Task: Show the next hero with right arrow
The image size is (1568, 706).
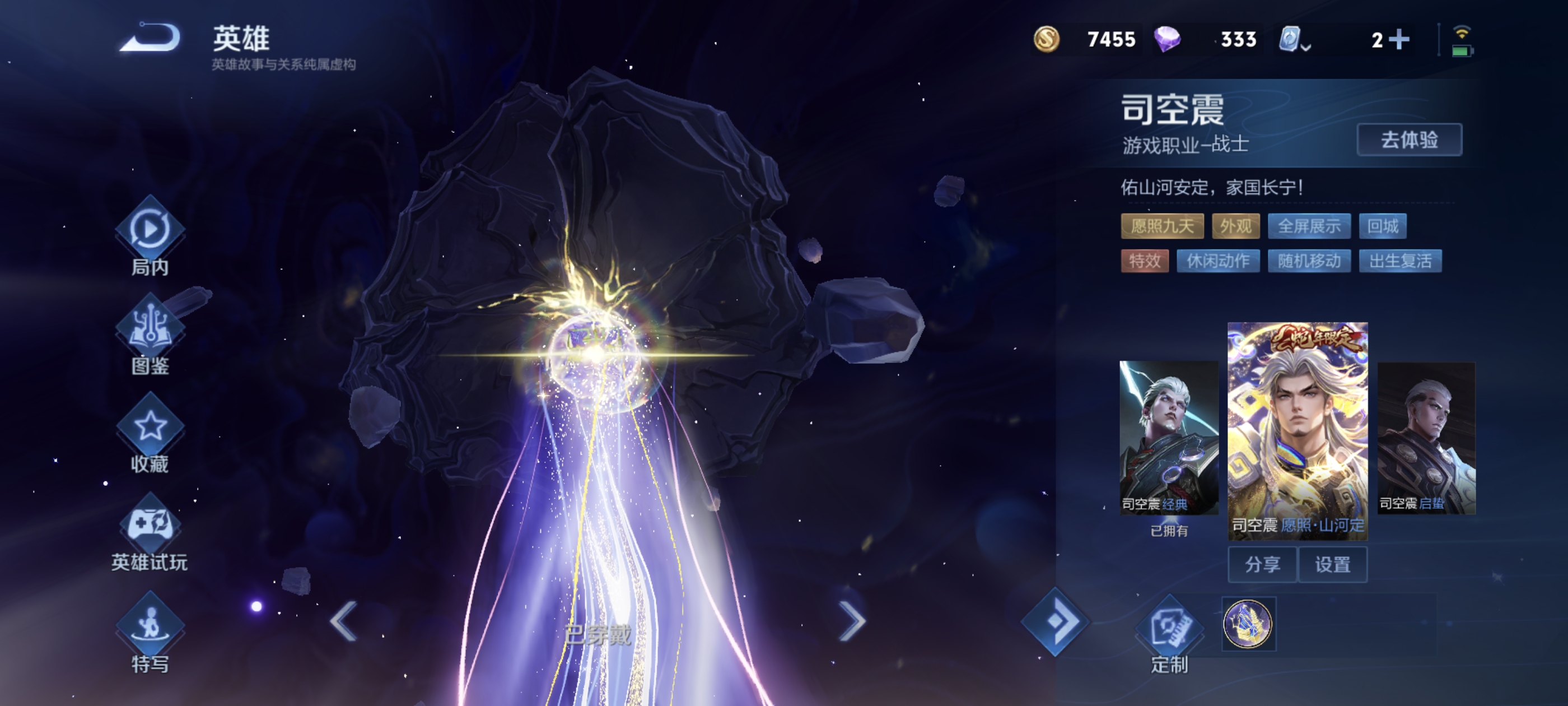Action: [852, 621]
